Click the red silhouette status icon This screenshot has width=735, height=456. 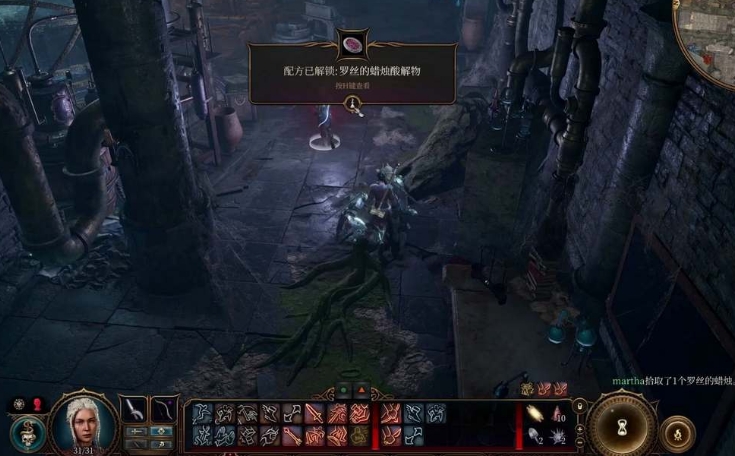click(38, 404)
